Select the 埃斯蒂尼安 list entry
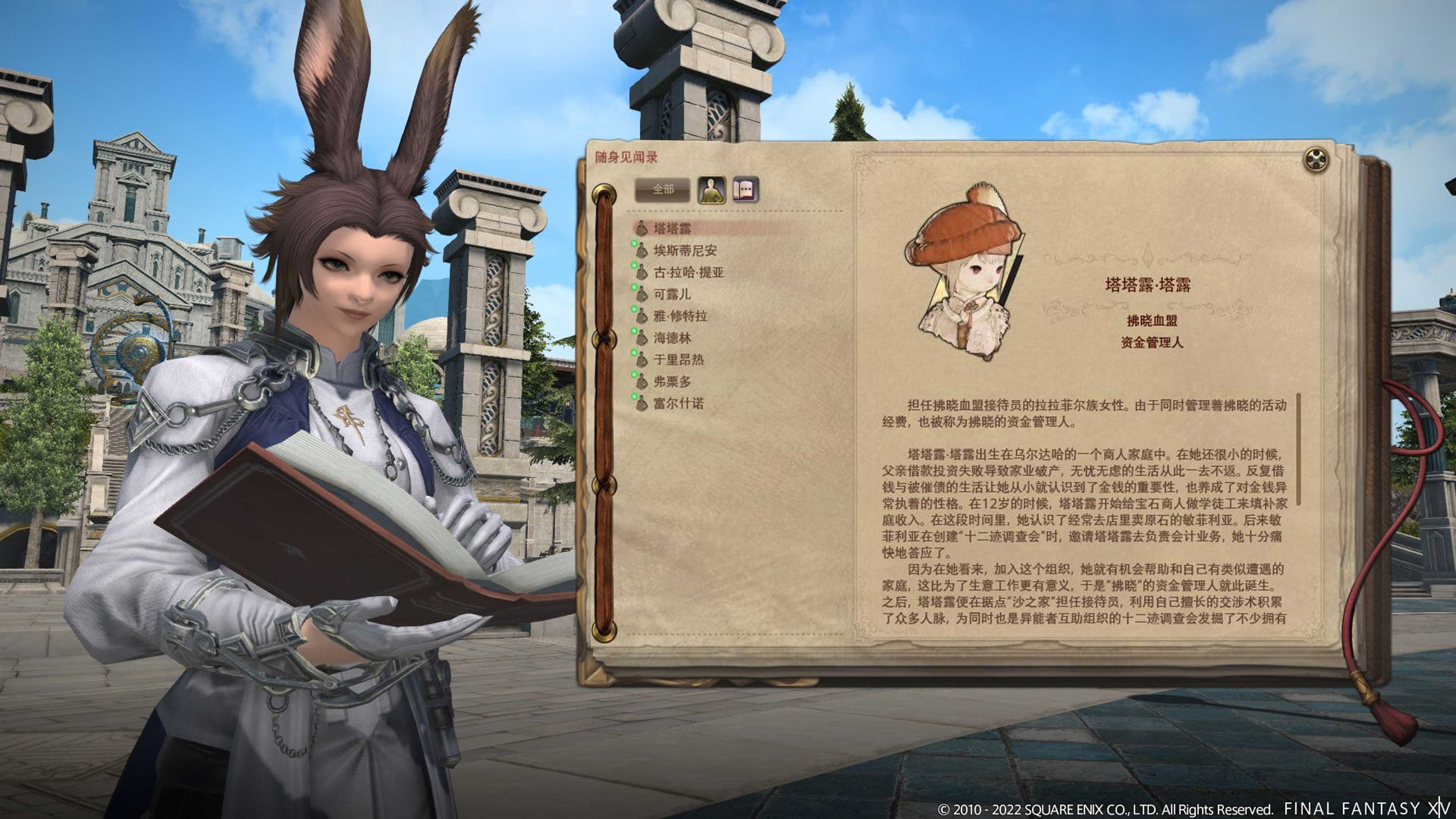The image size is (1456, 819). click(687, 251)
